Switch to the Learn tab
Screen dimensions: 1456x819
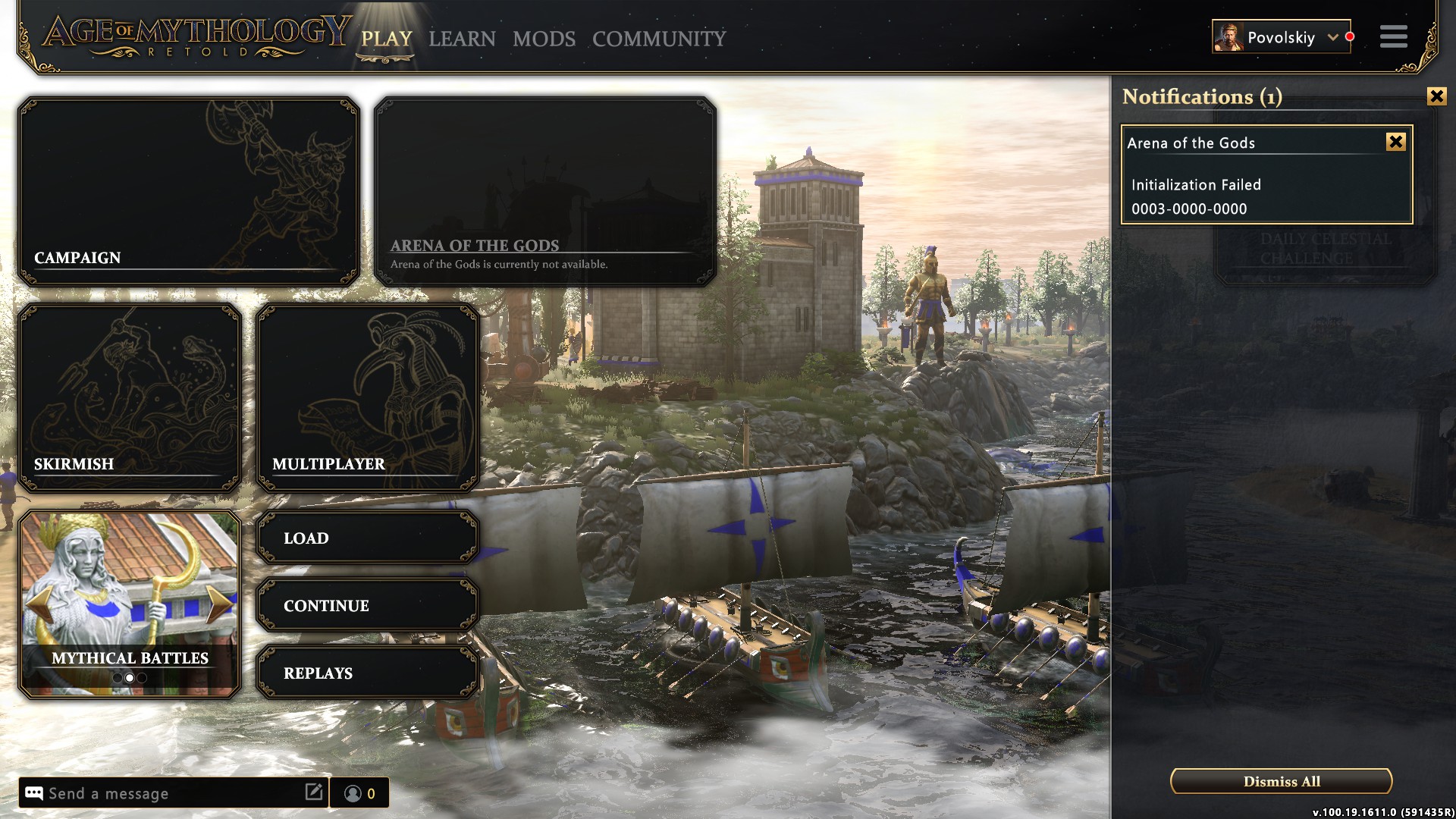(x=462, y=39)
